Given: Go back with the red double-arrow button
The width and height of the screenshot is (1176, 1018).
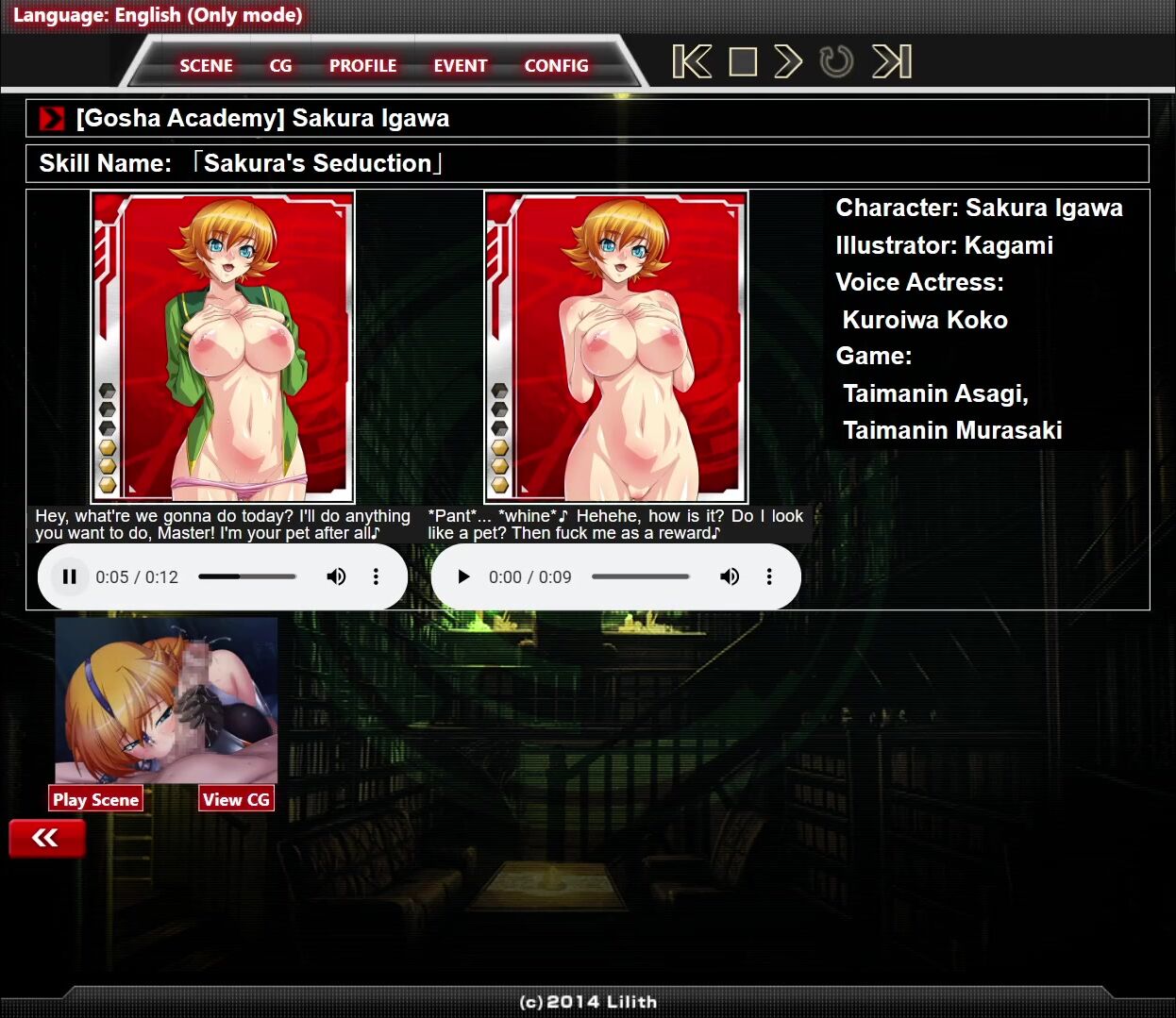Looking at the screenshot, I should point(46,838).
